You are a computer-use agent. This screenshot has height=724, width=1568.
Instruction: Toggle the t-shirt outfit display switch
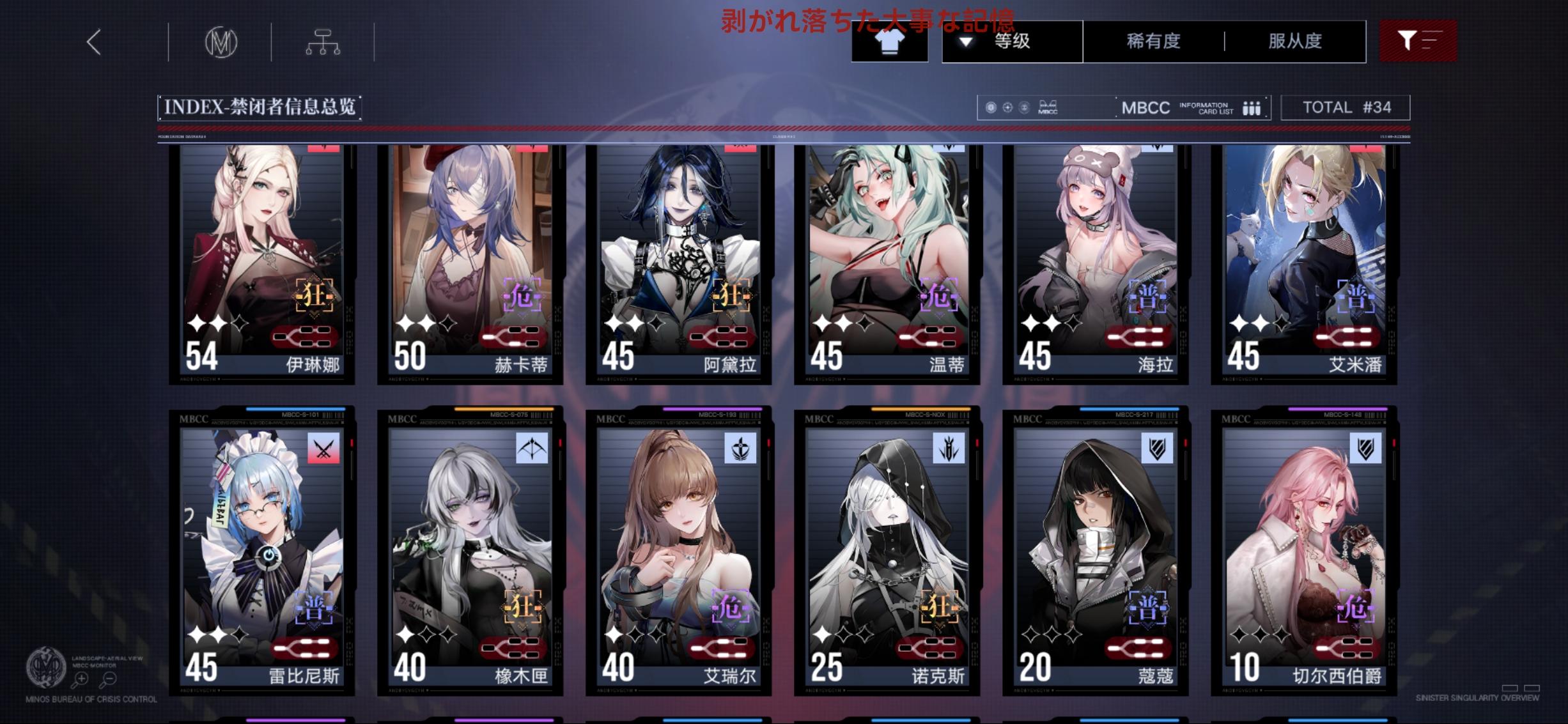pyautogui.click(x=890, y=42)
